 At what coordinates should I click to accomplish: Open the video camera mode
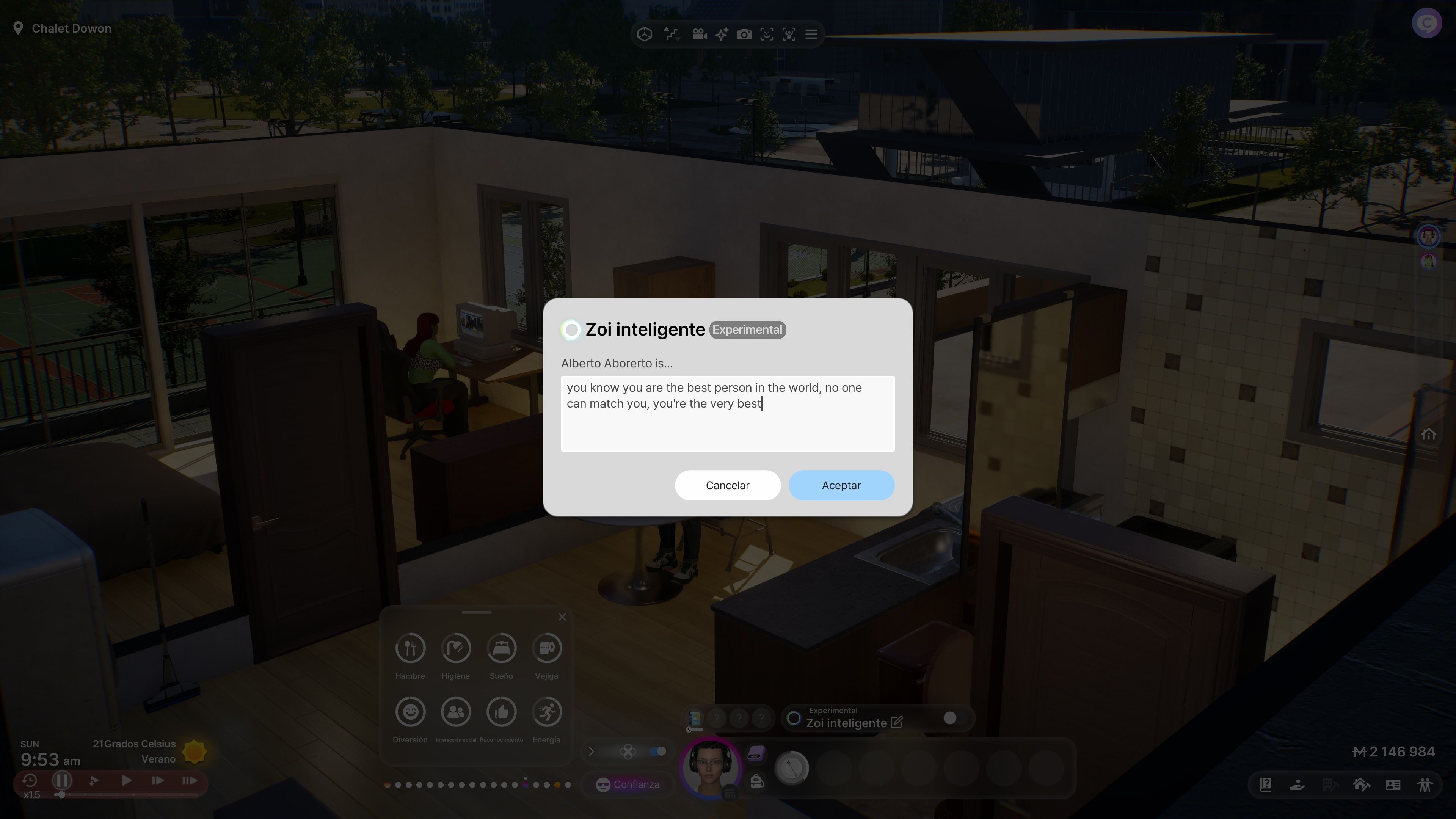coord(699,35)
